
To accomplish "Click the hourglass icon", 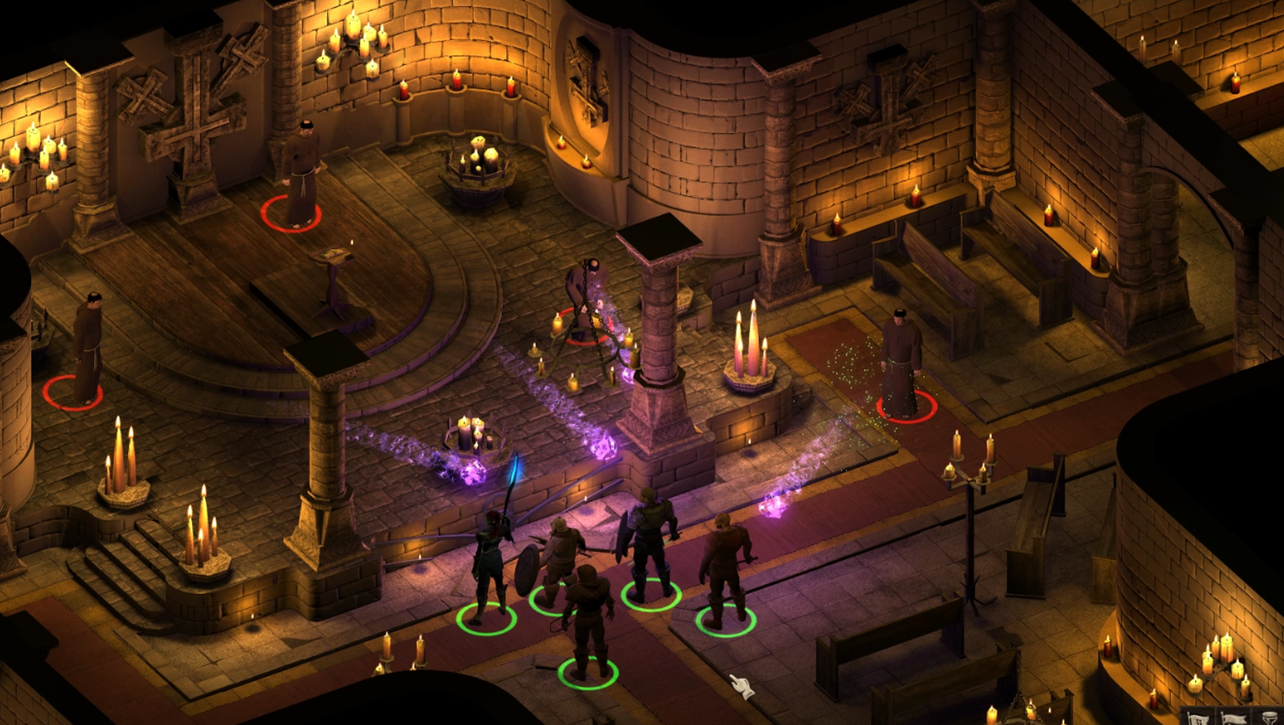I will coord(1270,719).
